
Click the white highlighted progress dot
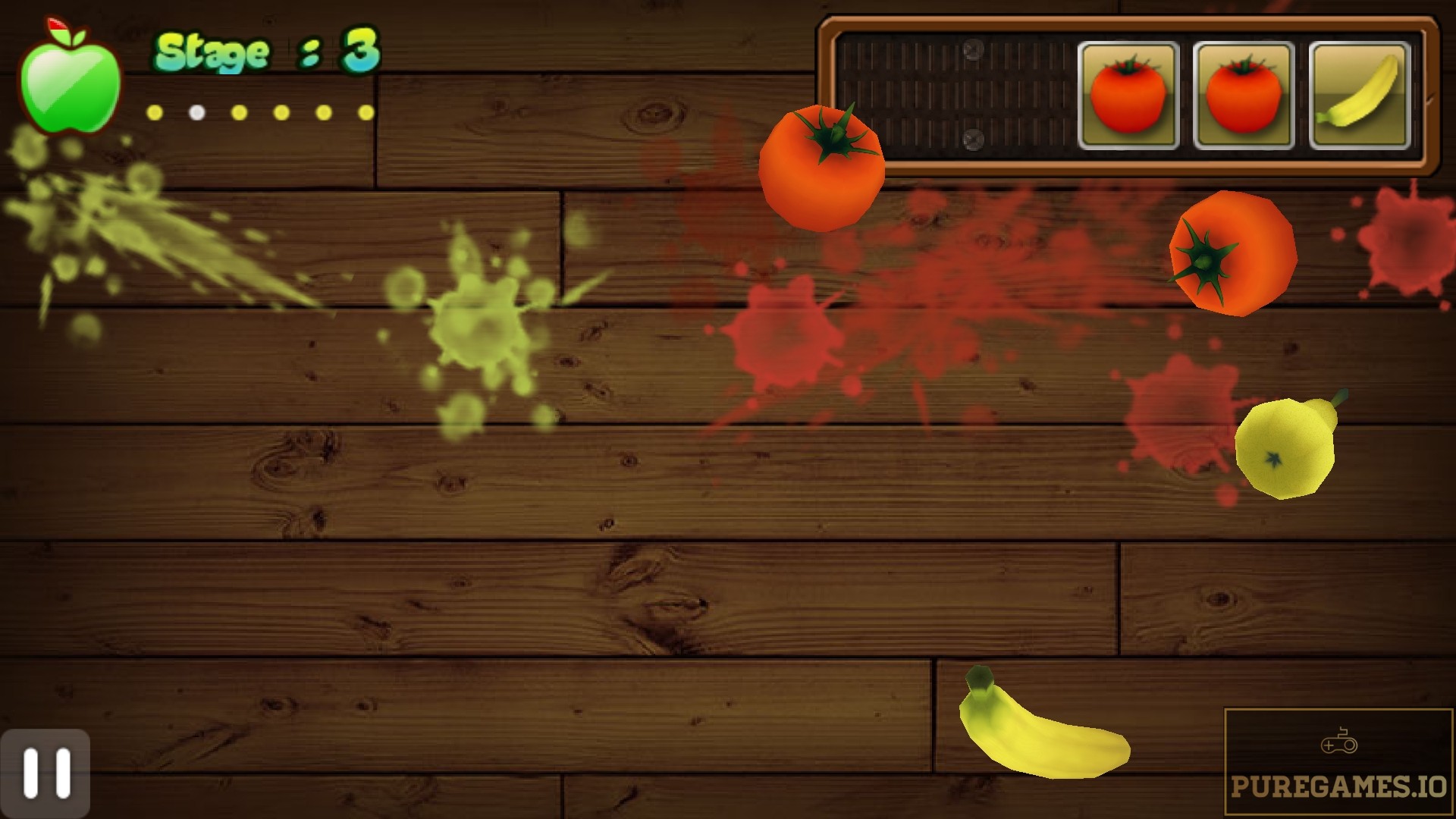click(x=196, y=111)
